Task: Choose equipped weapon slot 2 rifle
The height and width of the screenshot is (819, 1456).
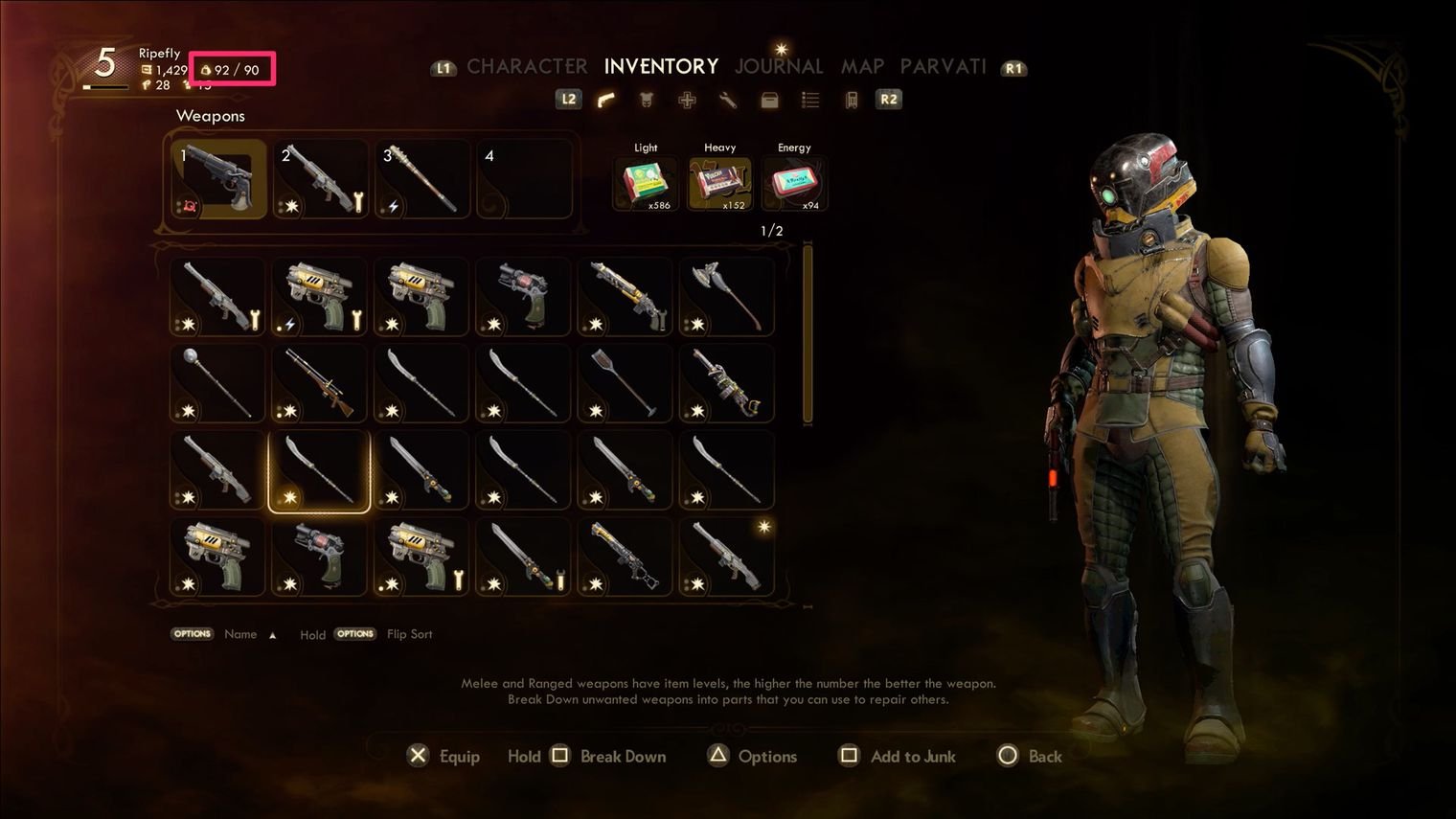Action: click(321, 179)
